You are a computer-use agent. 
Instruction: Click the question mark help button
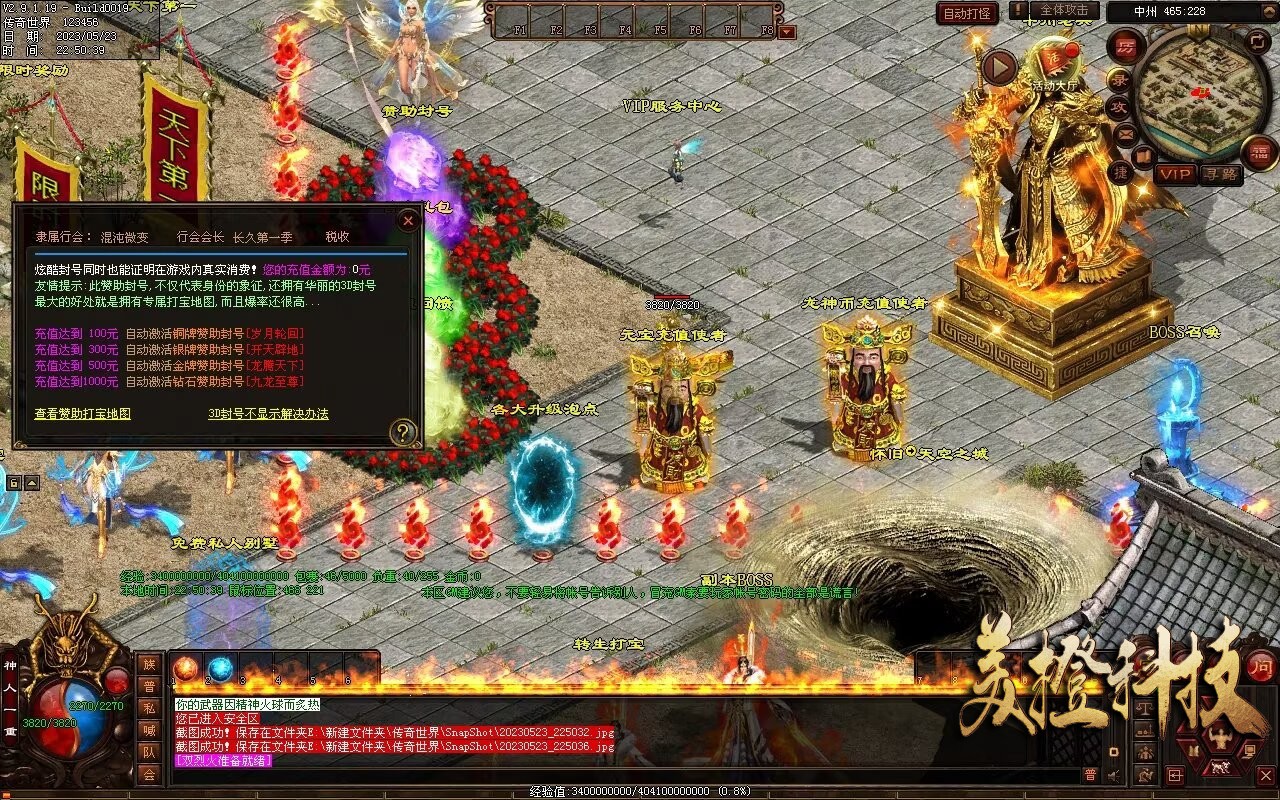pyautogui.click(x=402, y=432)
